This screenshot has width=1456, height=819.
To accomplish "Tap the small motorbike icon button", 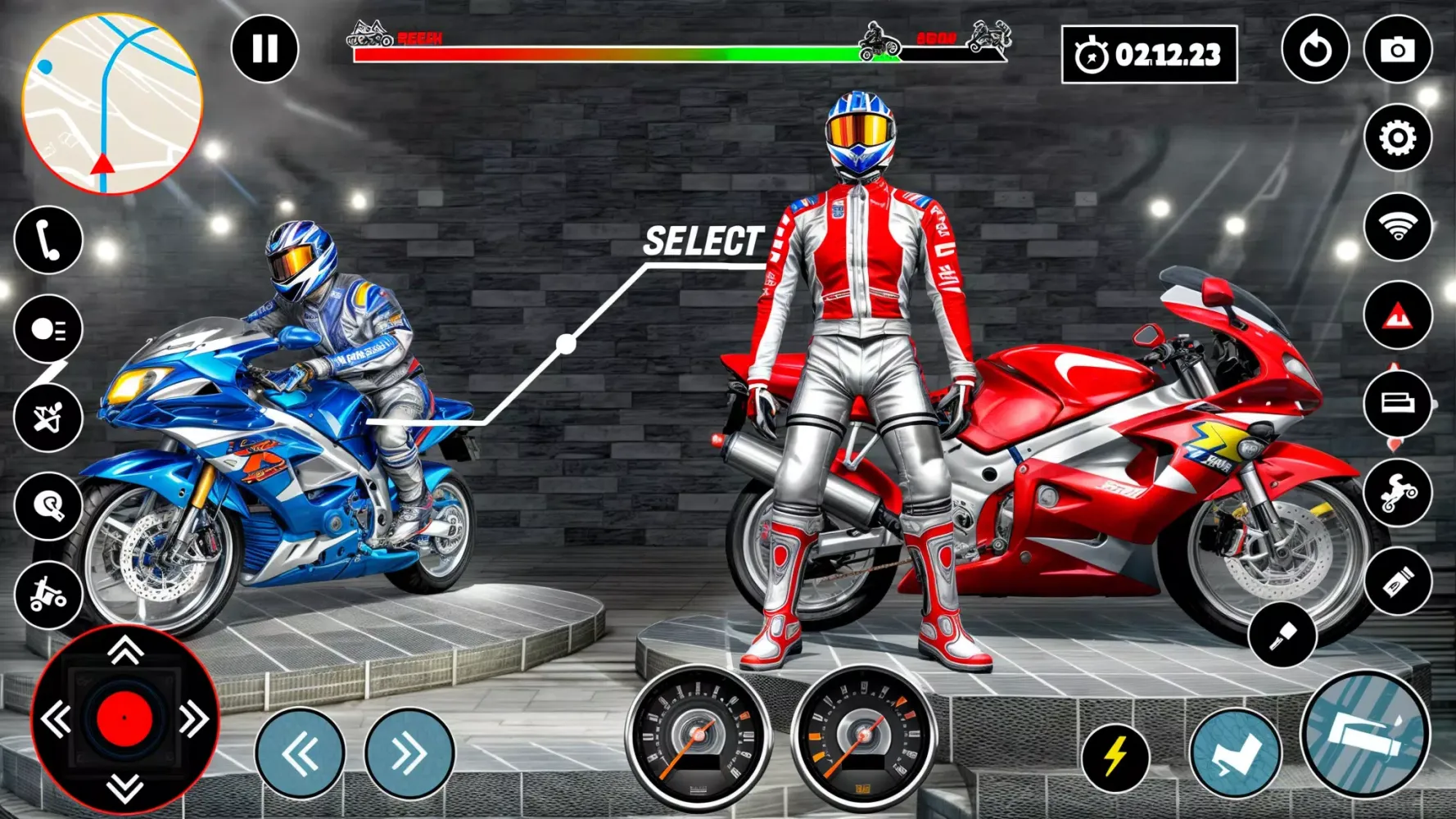I will [48, 595].
